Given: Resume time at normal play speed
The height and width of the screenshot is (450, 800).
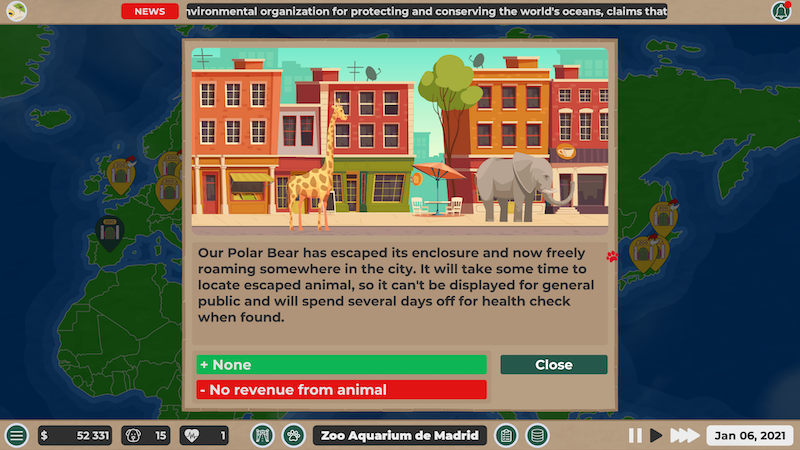Looking at the screenshot, I should (x=656, y=436).
